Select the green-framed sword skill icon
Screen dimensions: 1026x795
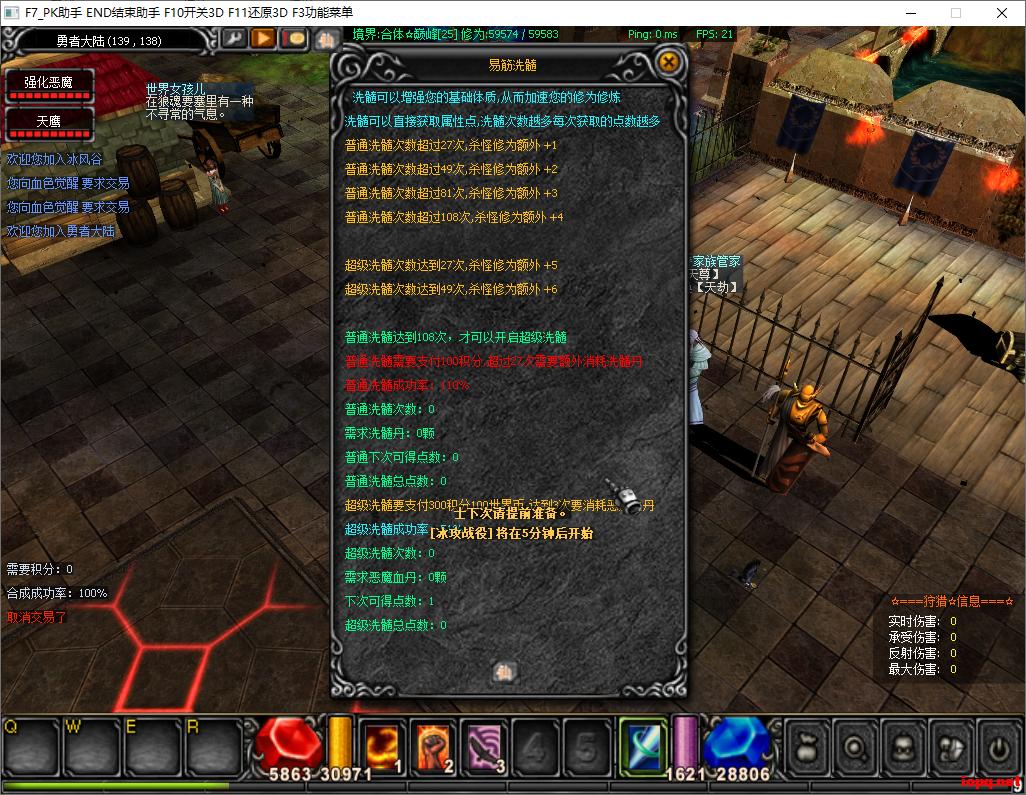[x=642, y=746]
